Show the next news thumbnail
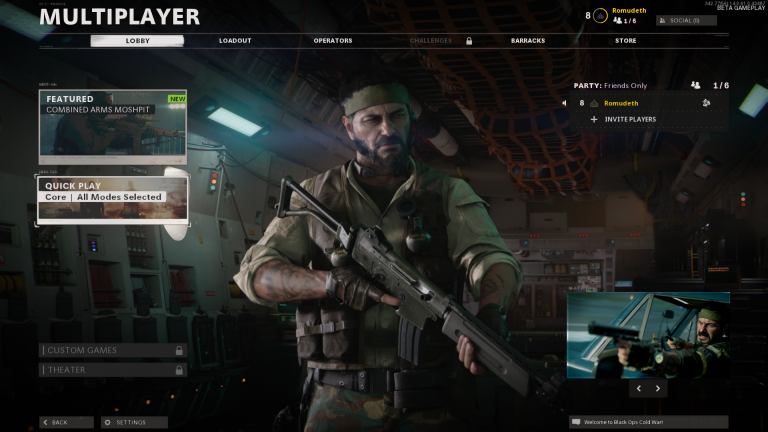This screenshot has height=432, width=768. (658, 388)
